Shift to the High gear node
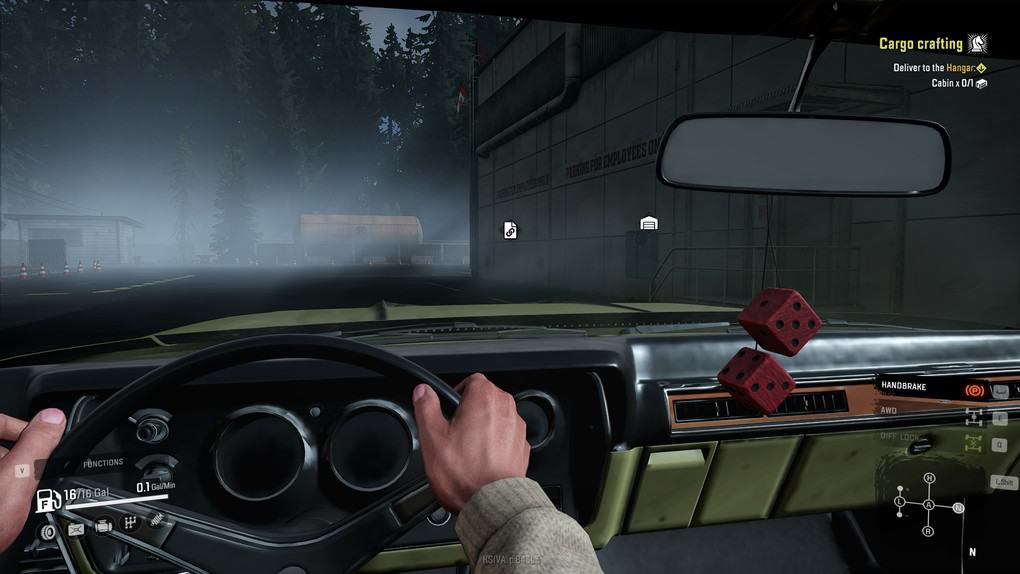Screen dimensions: 1020x574 (929, 479)
